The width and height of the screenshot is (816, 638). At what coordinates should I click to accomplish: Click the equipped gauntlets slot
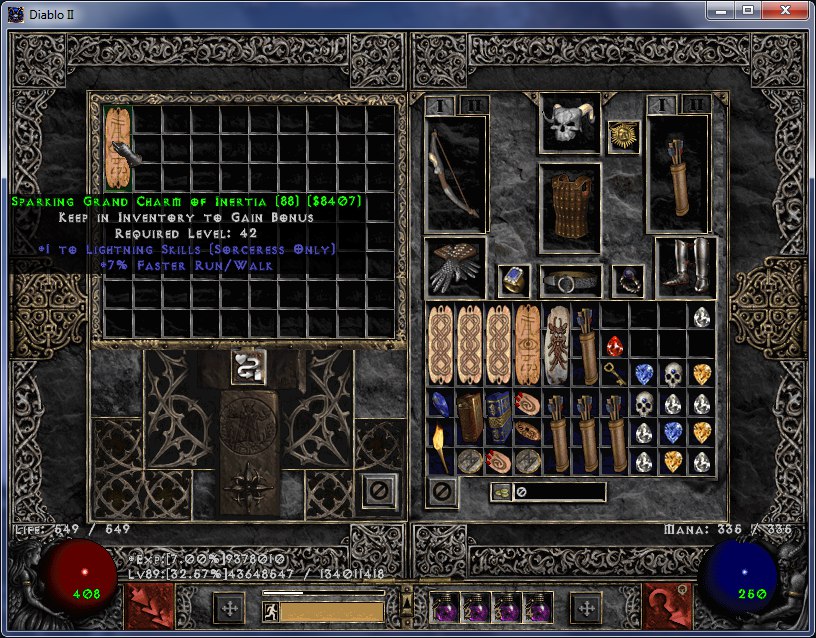coord(455,266)
